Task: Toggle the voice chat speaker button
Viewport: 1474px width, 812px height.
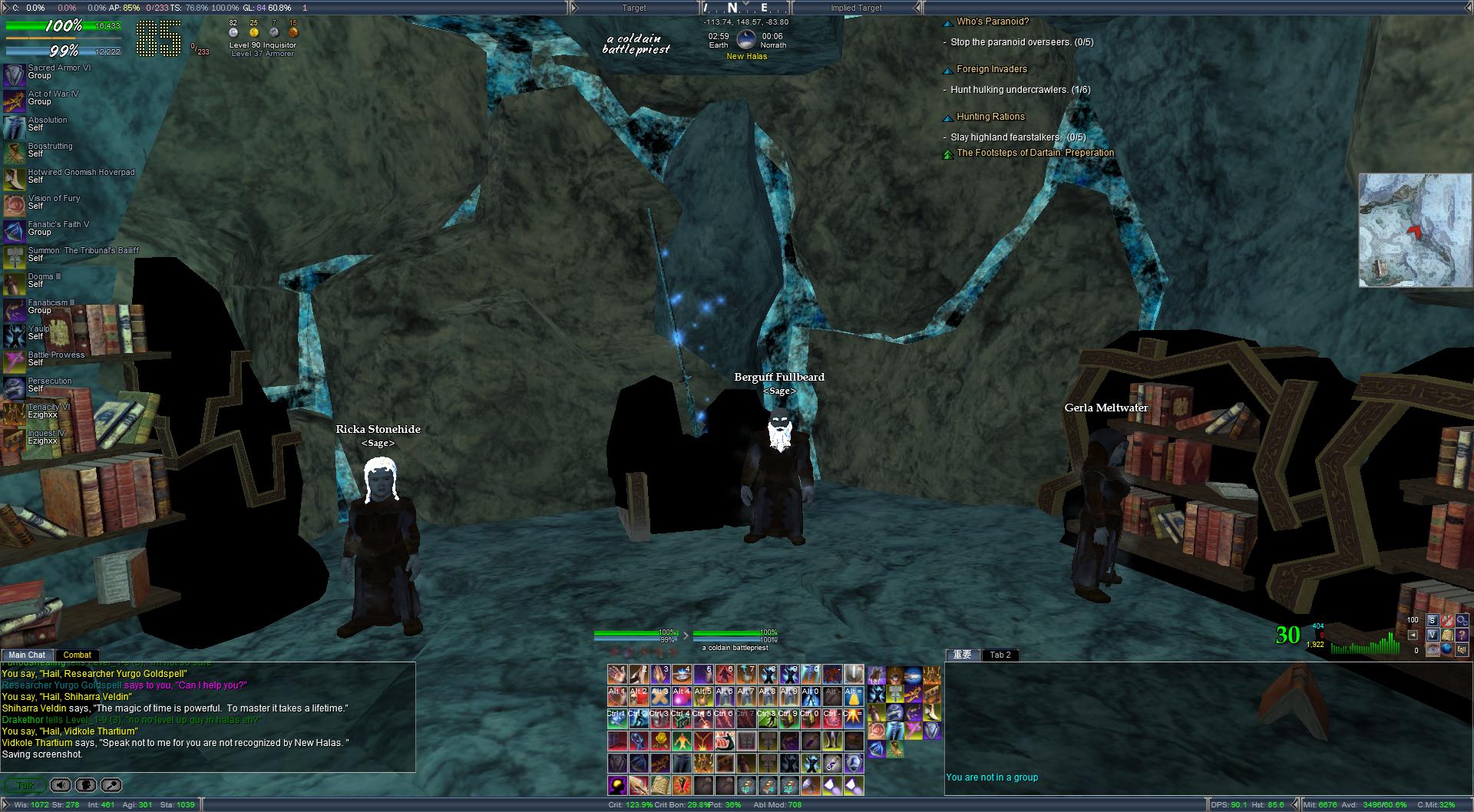Action: 61,785
